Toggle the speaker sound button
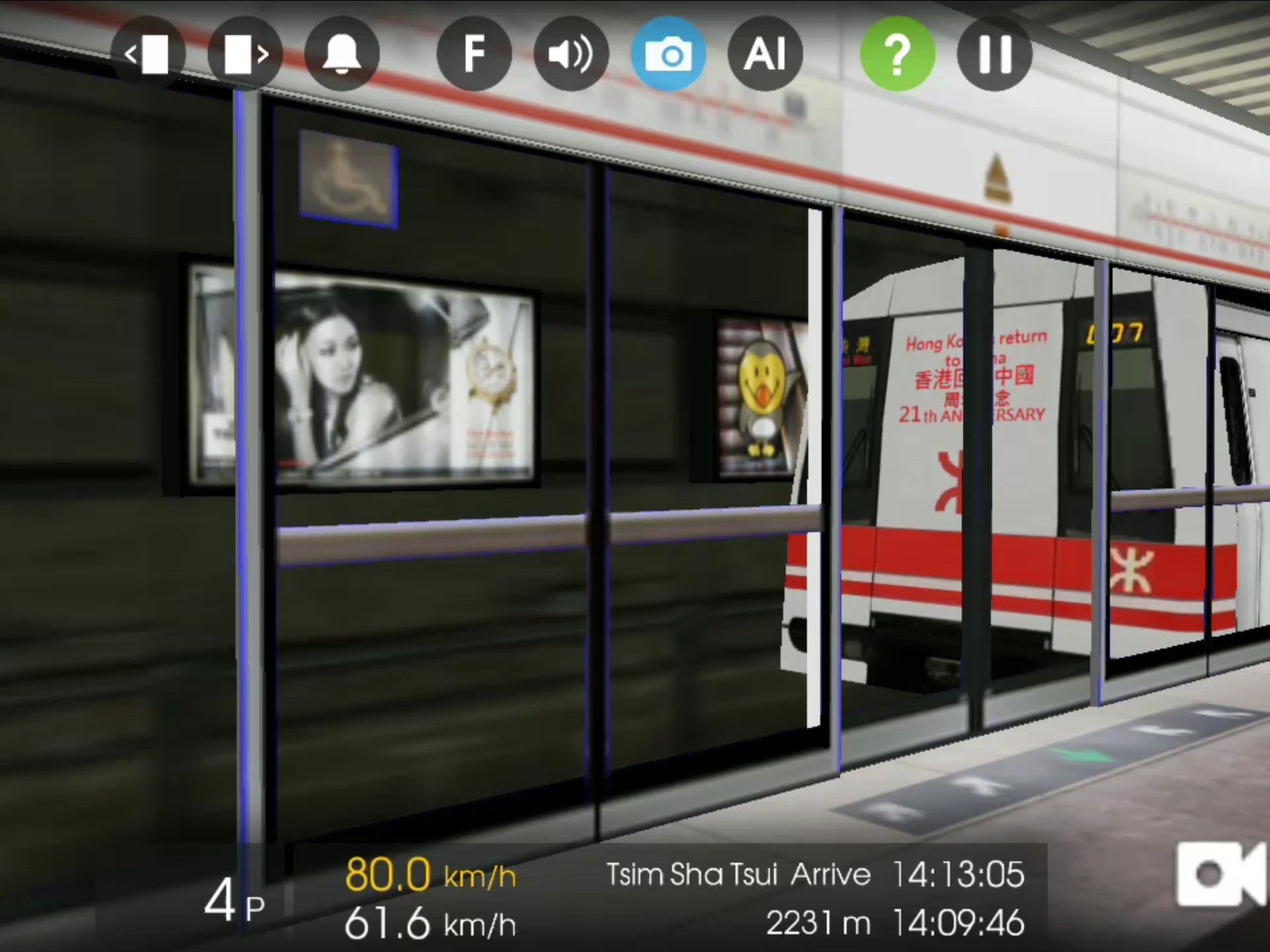1270x952 pixels. pos(571,54)
